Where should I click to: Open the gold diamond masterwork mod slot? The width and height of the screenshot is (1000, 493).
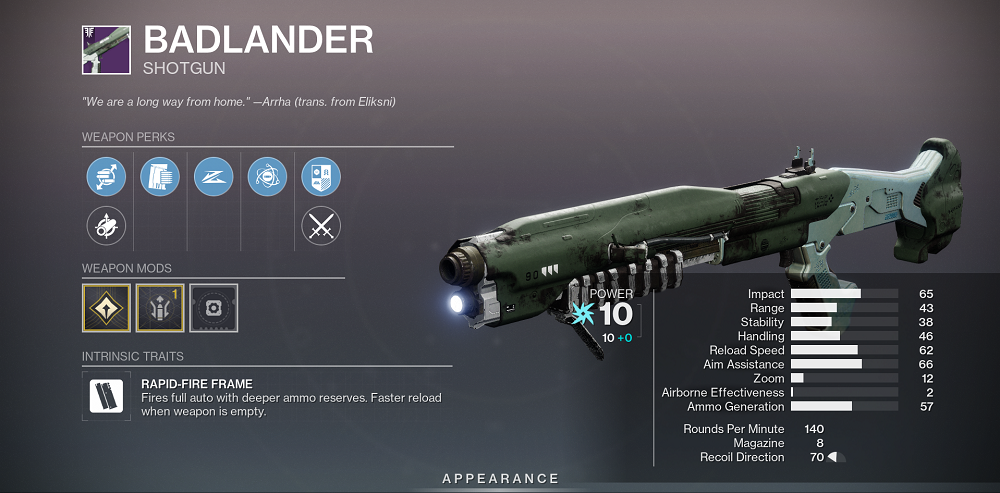106,308
